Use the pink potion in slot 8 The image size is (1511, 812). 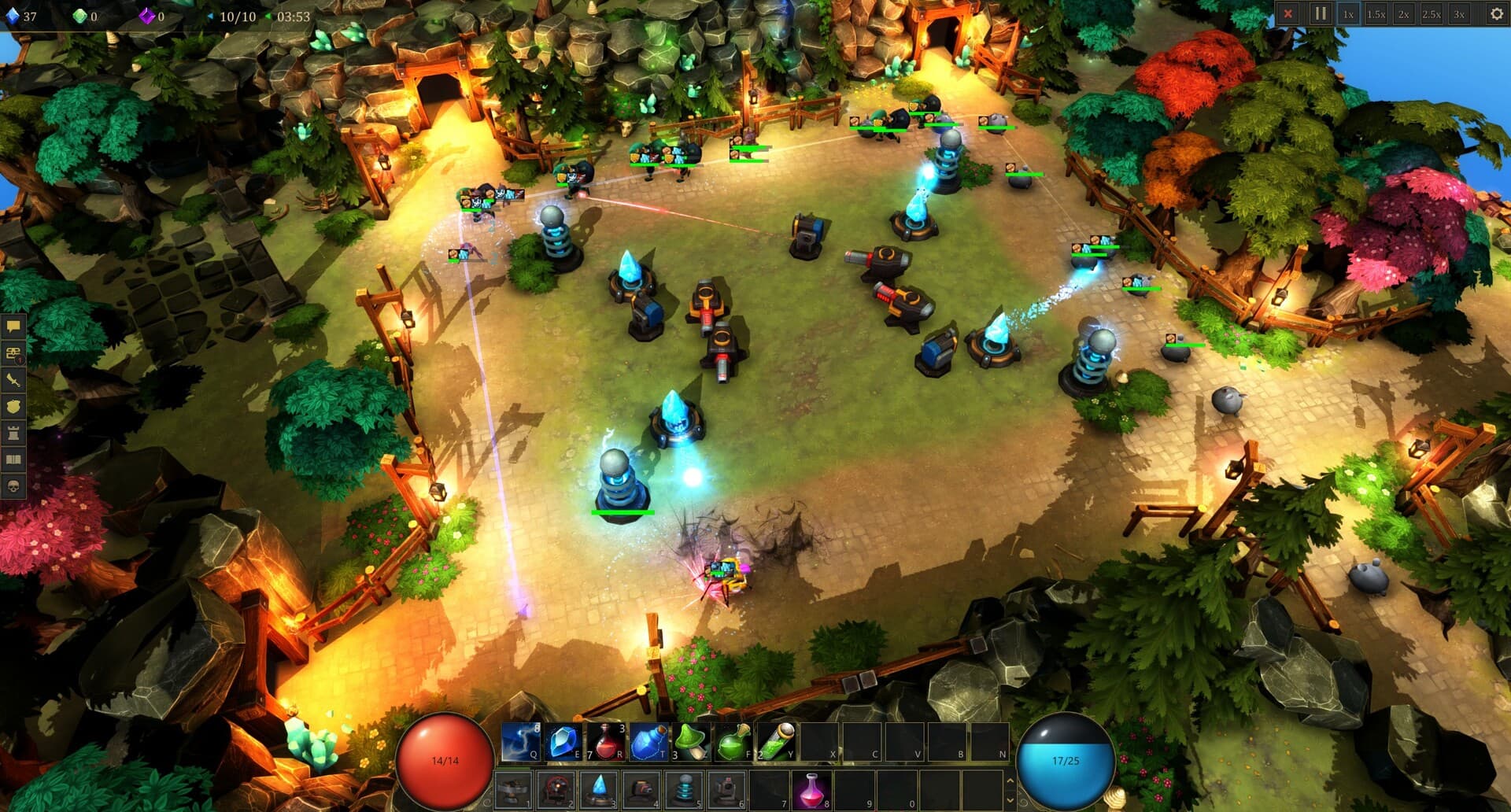point(811,789)
